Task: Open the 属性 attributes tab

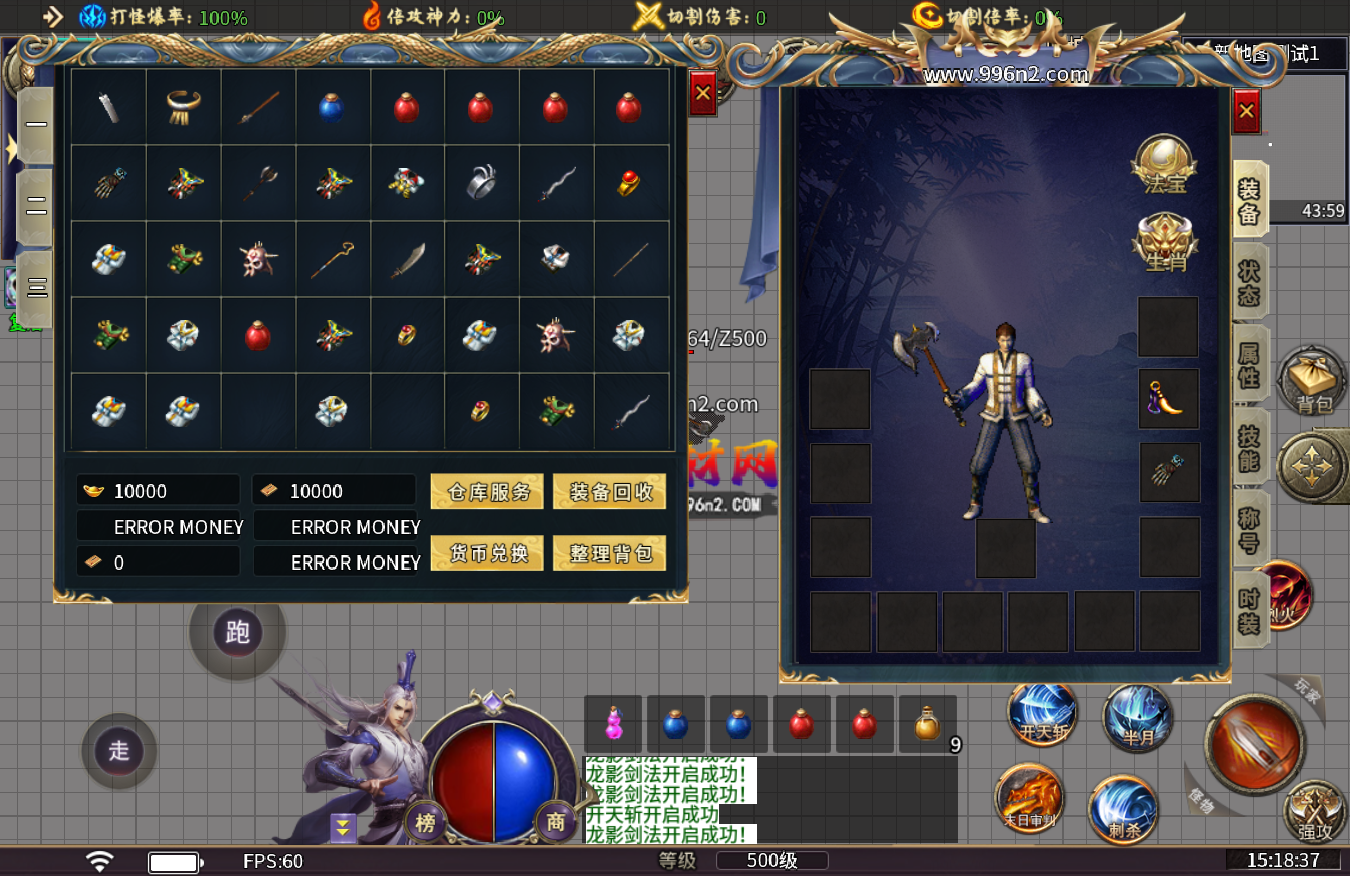Action: (1250, 364)
